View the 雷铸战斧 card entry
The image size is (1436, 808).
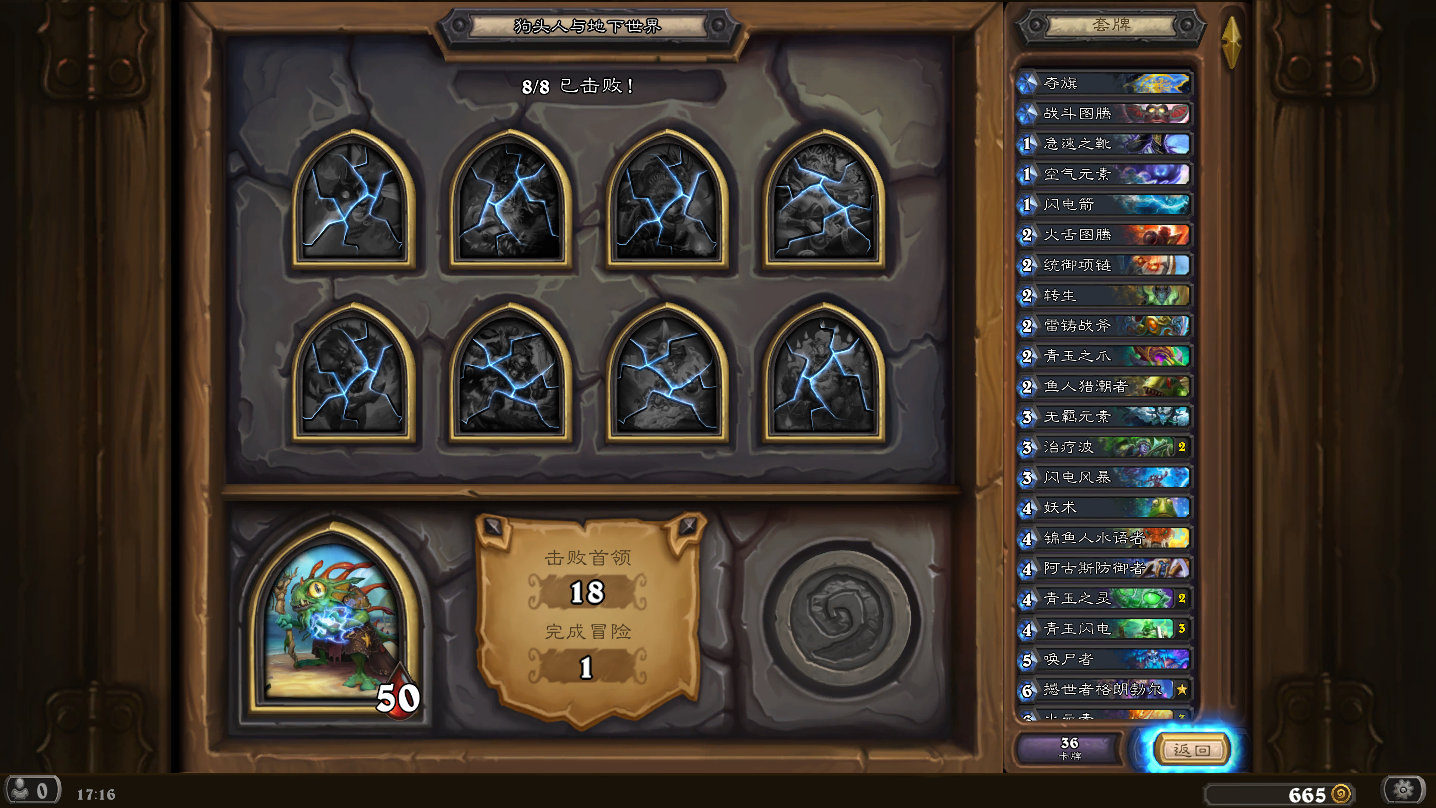1104,326
